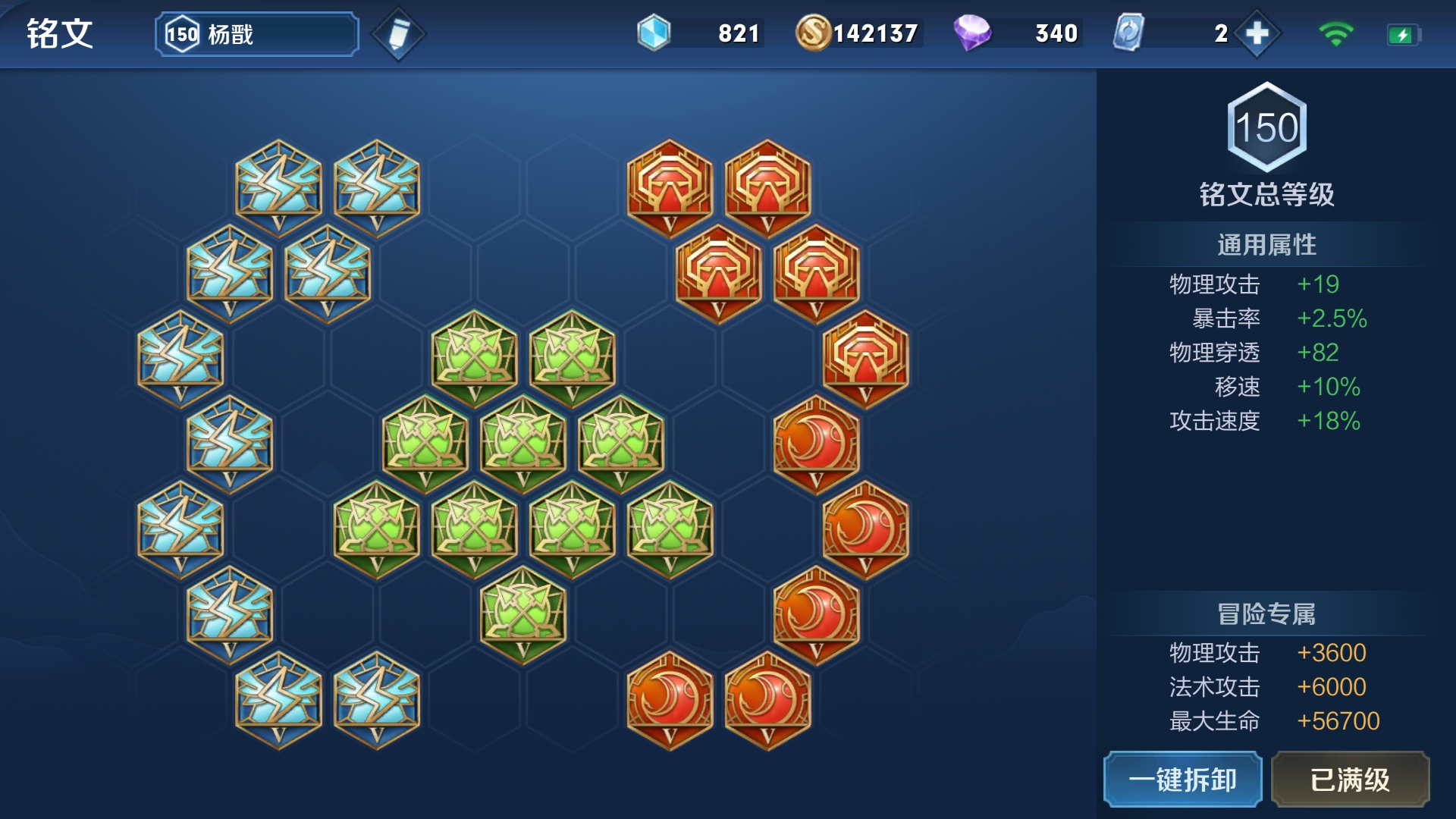
Task: Open the 杨戬 rune page selector
Action: click(x=256, y=34)
